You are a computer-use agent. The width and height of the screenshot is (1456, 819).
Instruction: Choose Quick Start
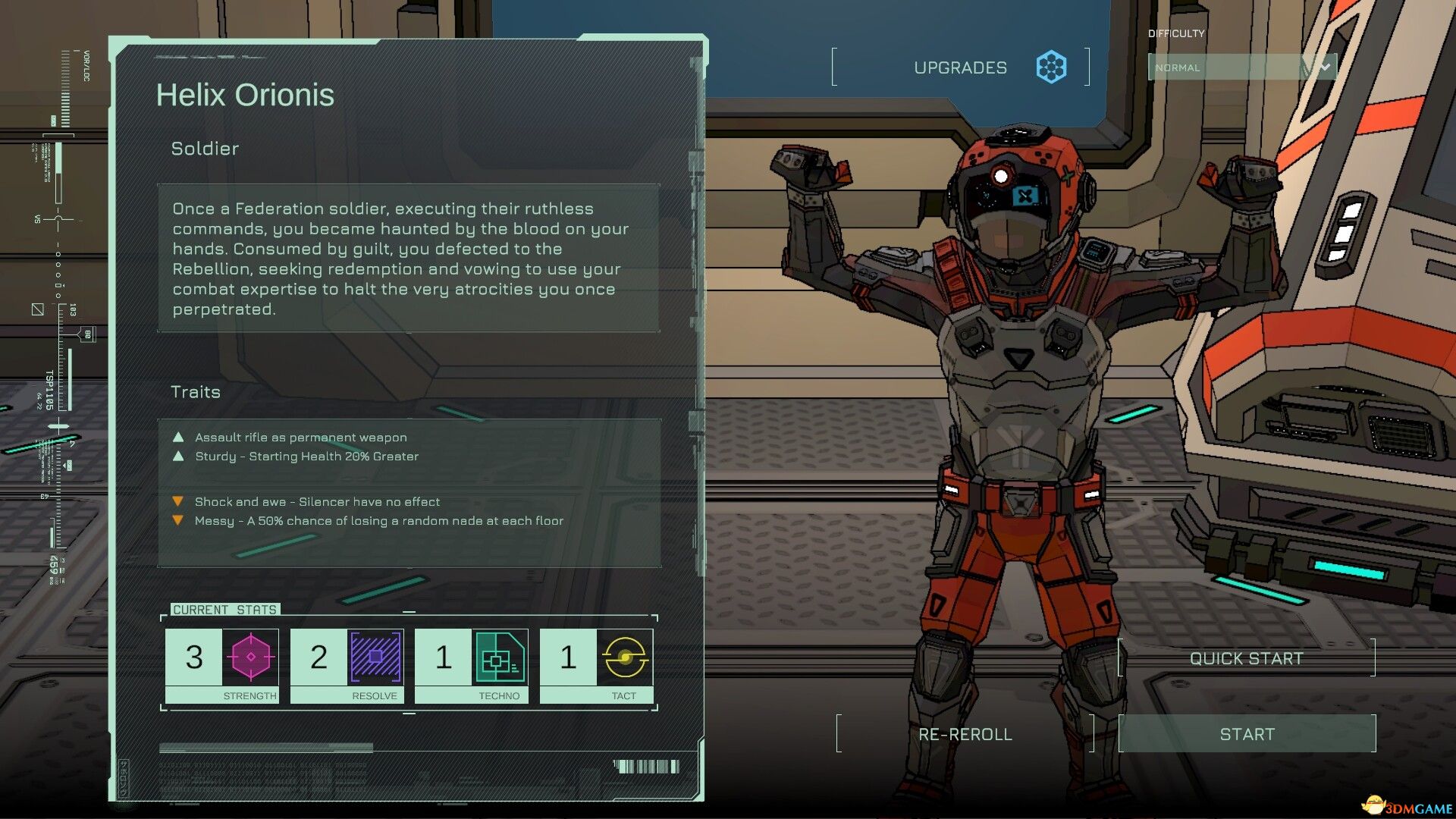pyautogui.click(x=1246, y=658)
